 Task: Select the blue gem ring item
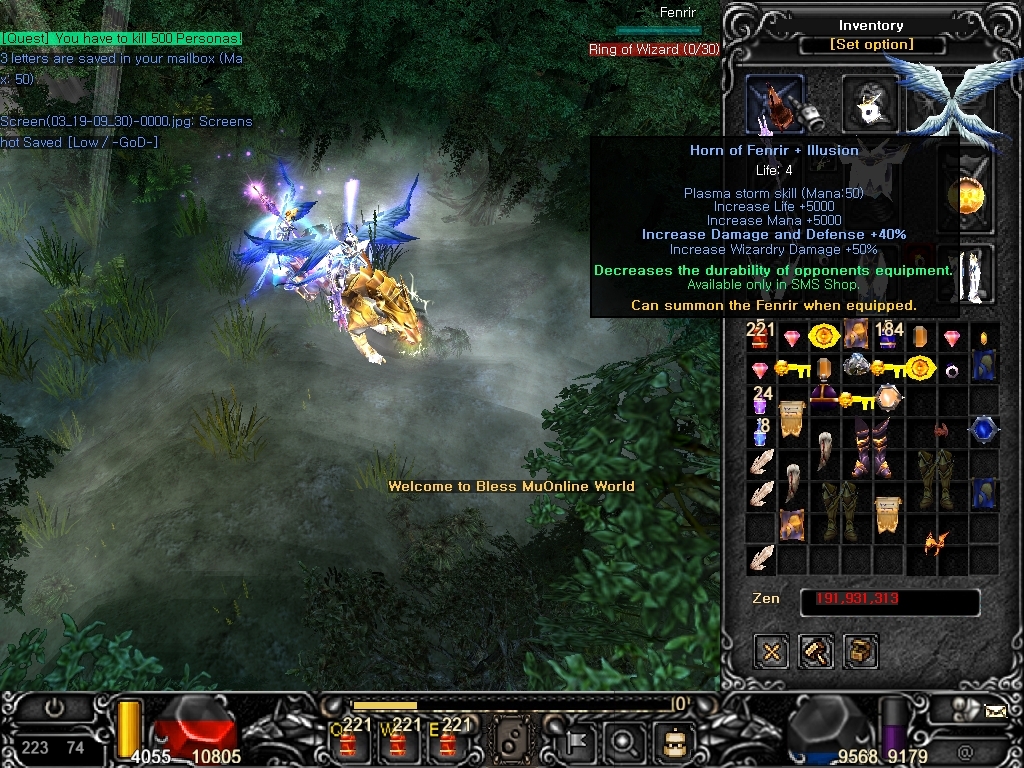click(983, 431)
